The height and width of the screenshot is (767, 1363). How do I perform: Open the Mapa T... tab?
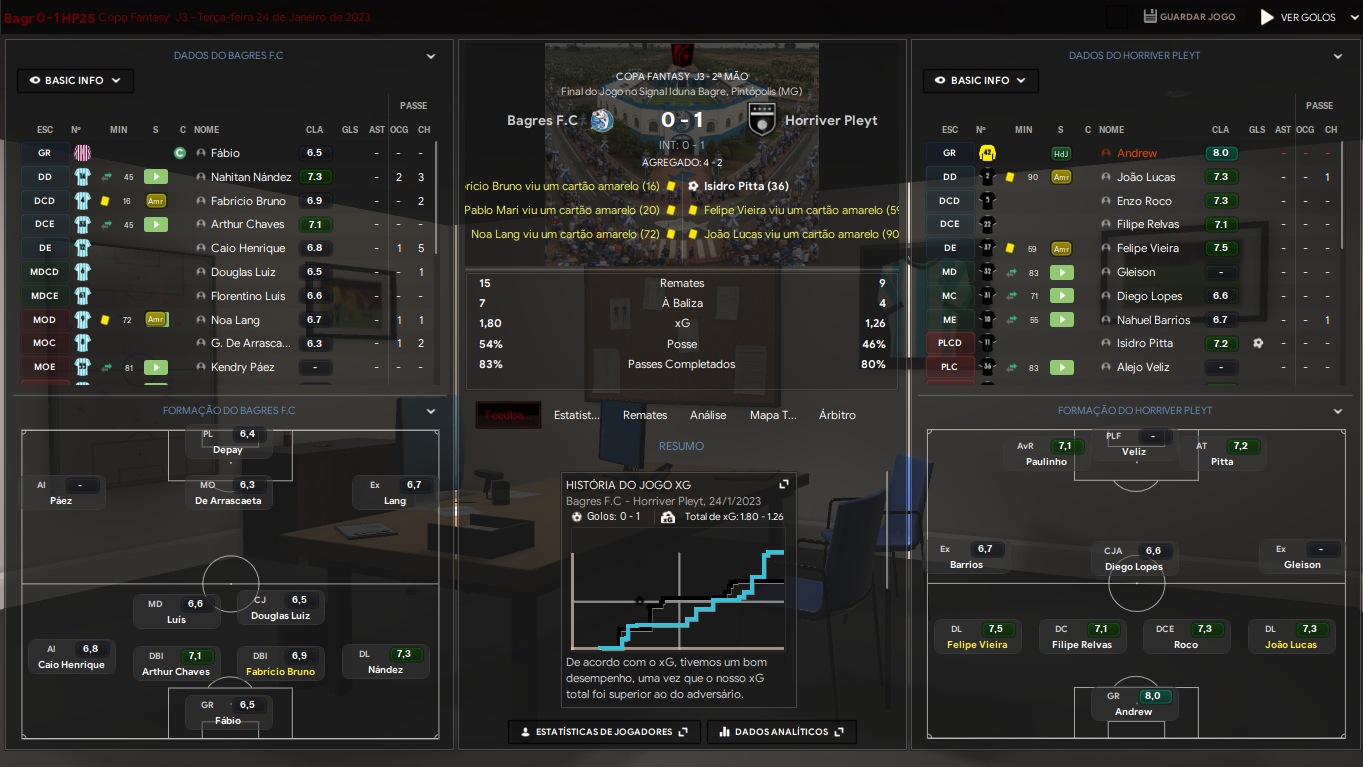tap(773, 415)
